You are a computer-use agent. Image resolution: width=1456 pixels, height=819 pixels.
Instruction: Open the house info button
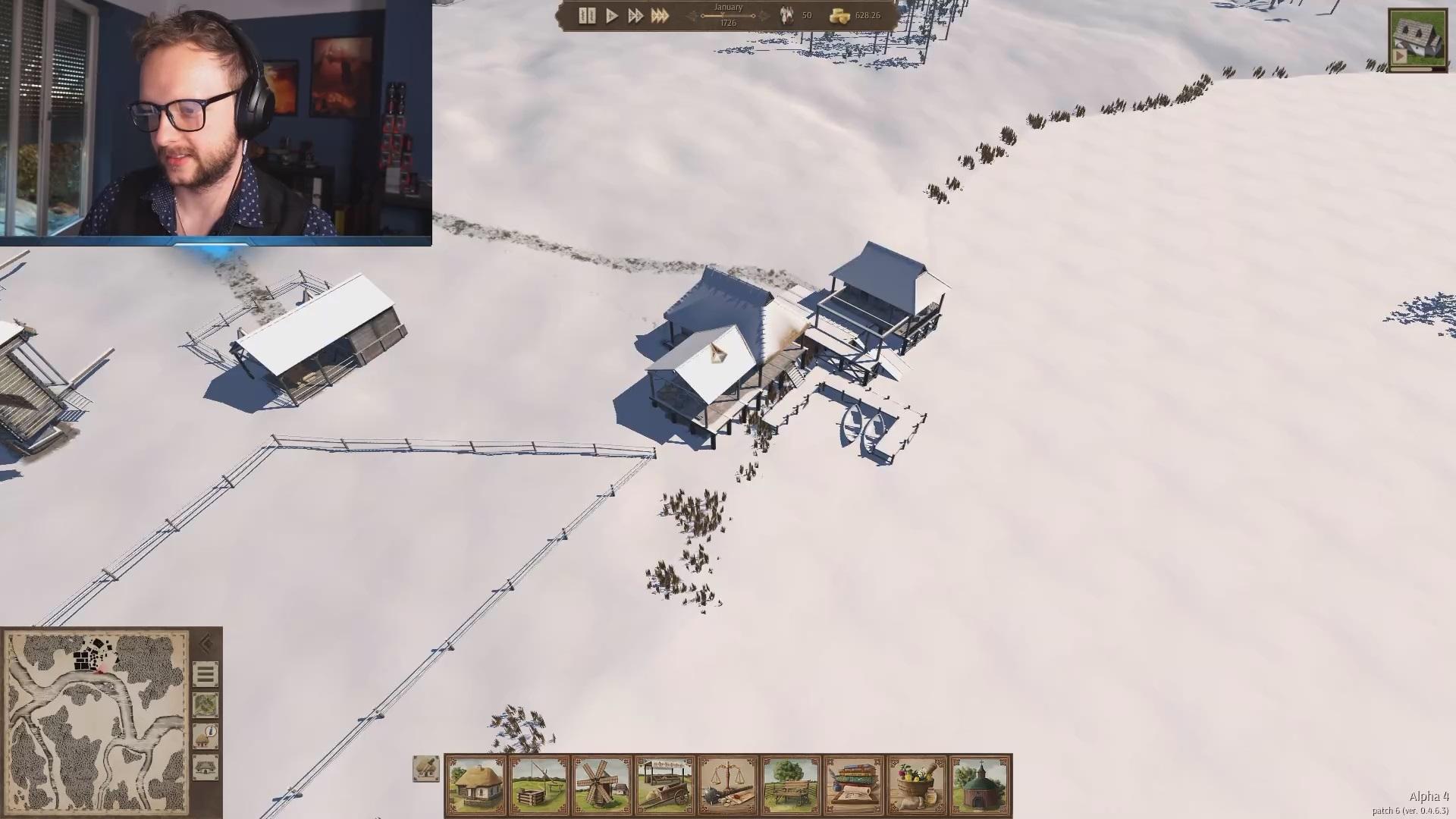click(x=206, y=736)
